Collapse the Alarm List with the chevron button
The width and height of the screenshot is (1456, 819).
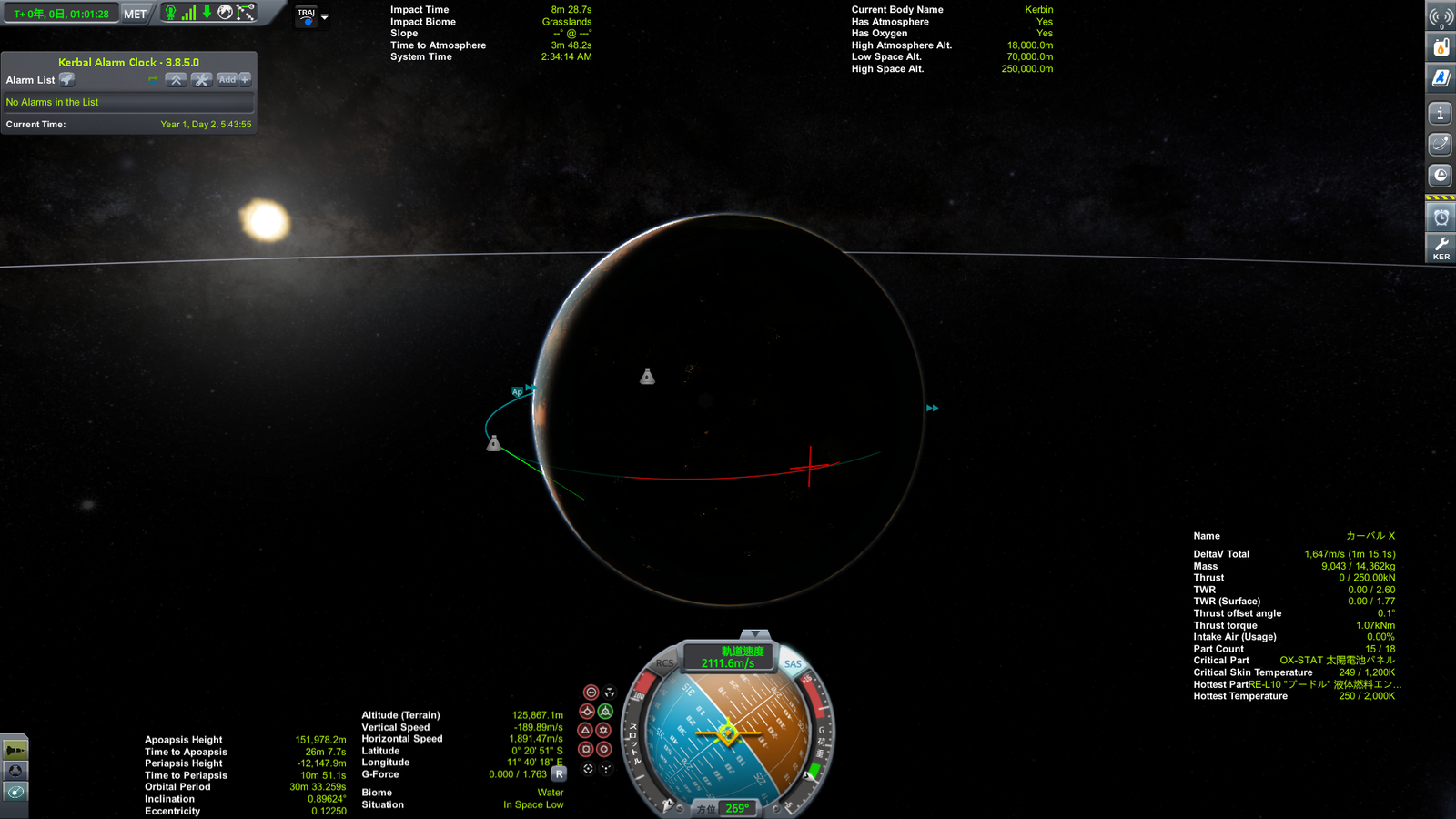176,80
